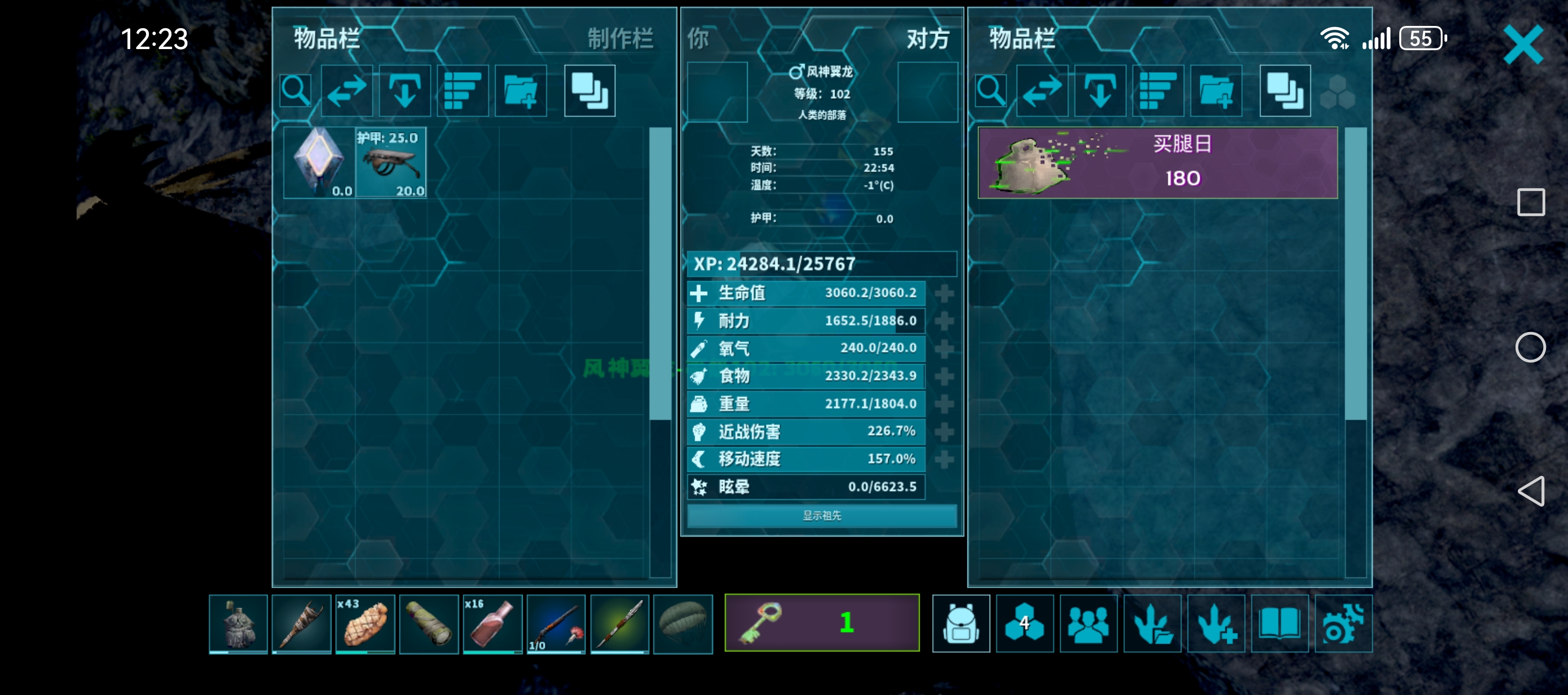Select the x16 bottle hotbar slot
This screenshot has height=695, width=1568.
[492, 624]
